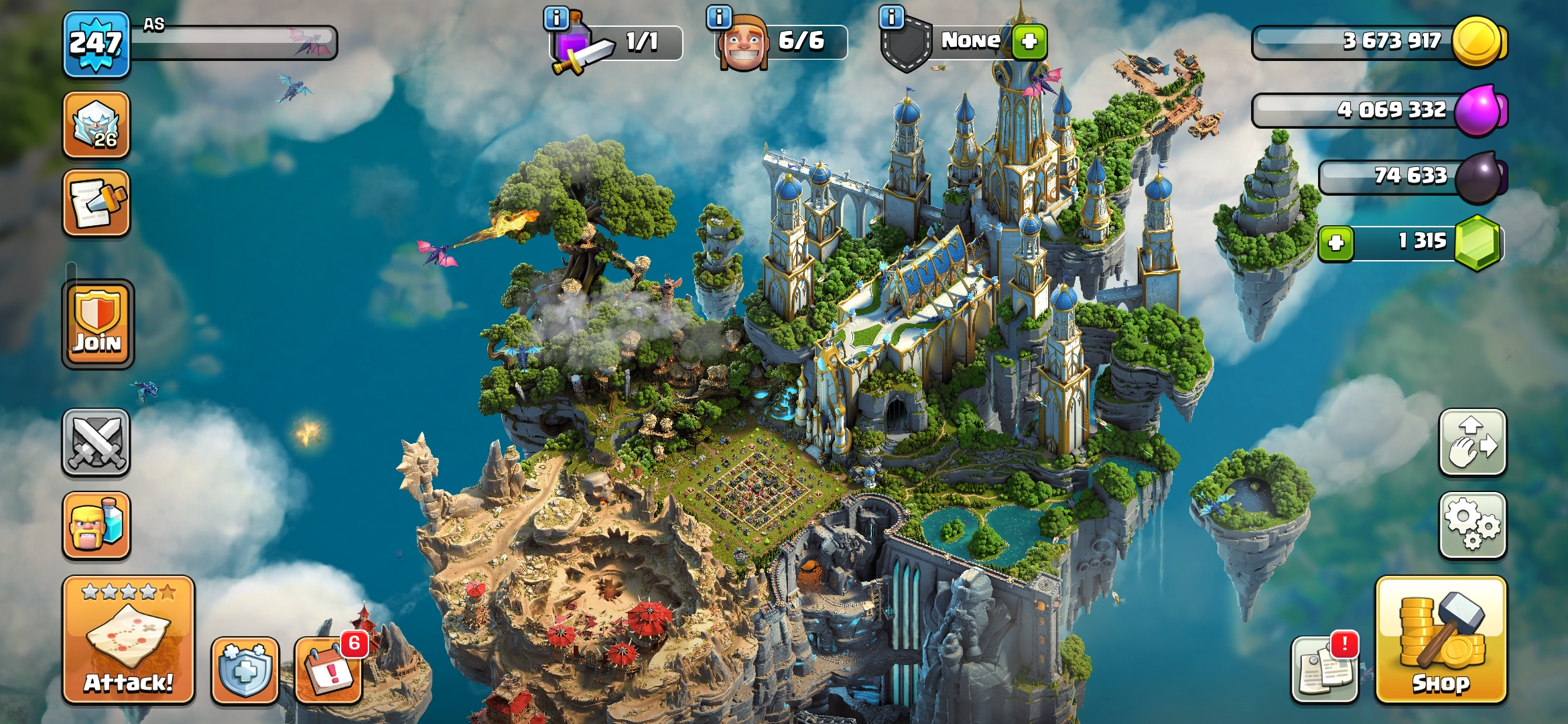1568x724 pixels.
Task: Open the league badge showing 26
Action: point(96,125)
